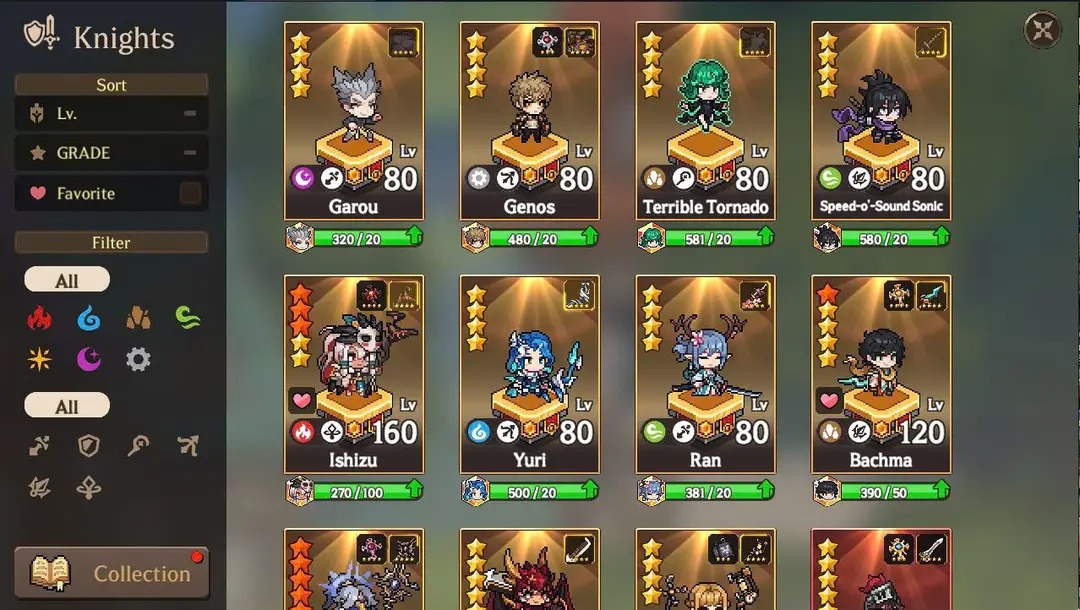Select the Yuri knight card
The image size is (1080, 610).
coord(530,373)
